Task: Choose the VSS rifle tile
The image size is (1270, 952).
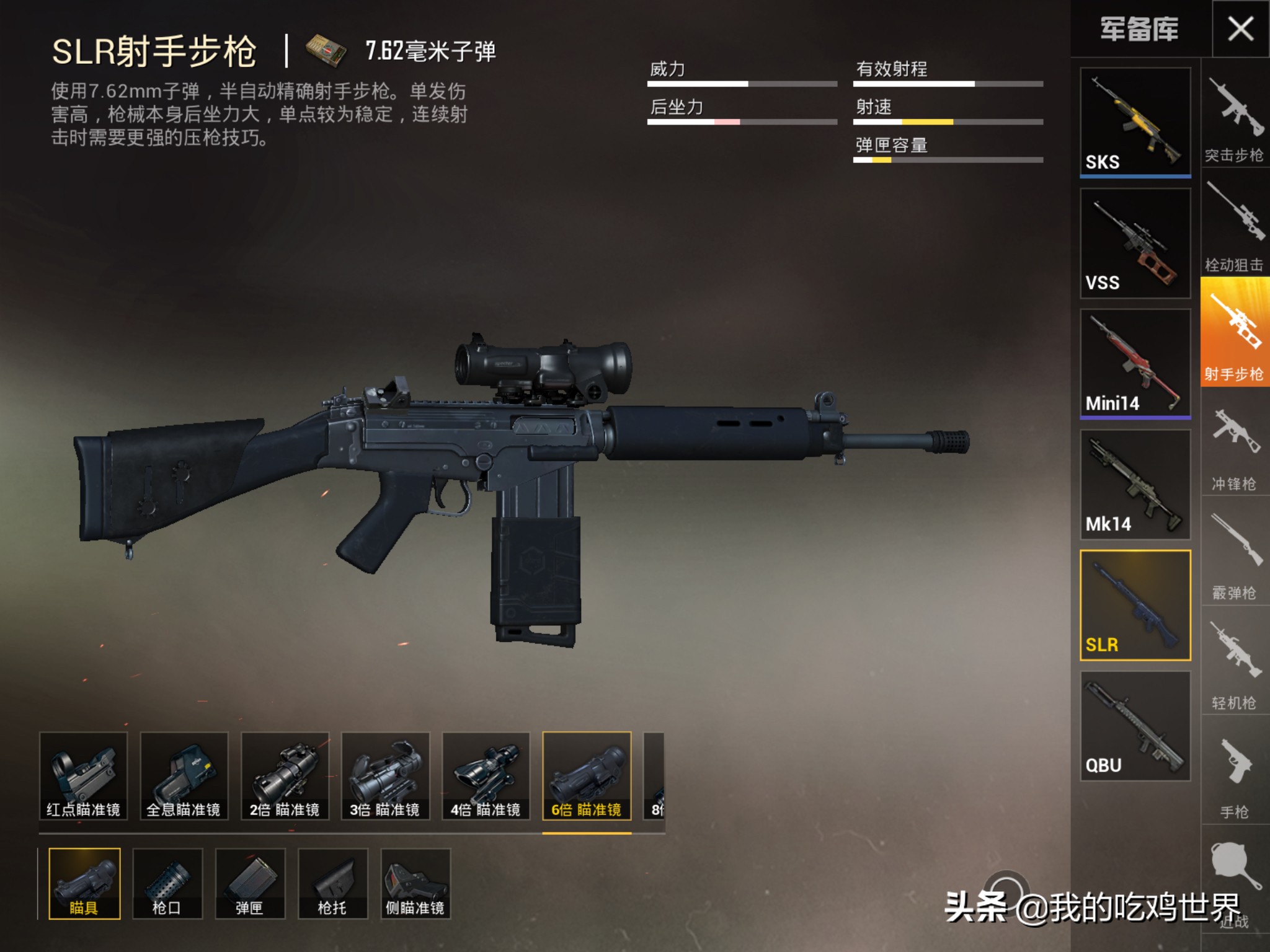Action: (x=1135, y=243)
